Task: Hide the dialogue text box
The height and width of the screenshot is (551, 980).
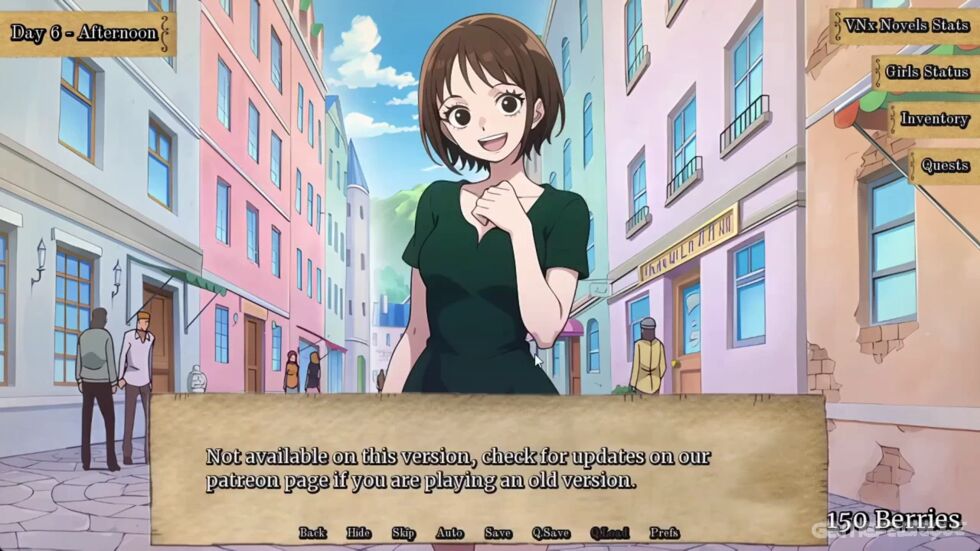Action: click(358, 533)
